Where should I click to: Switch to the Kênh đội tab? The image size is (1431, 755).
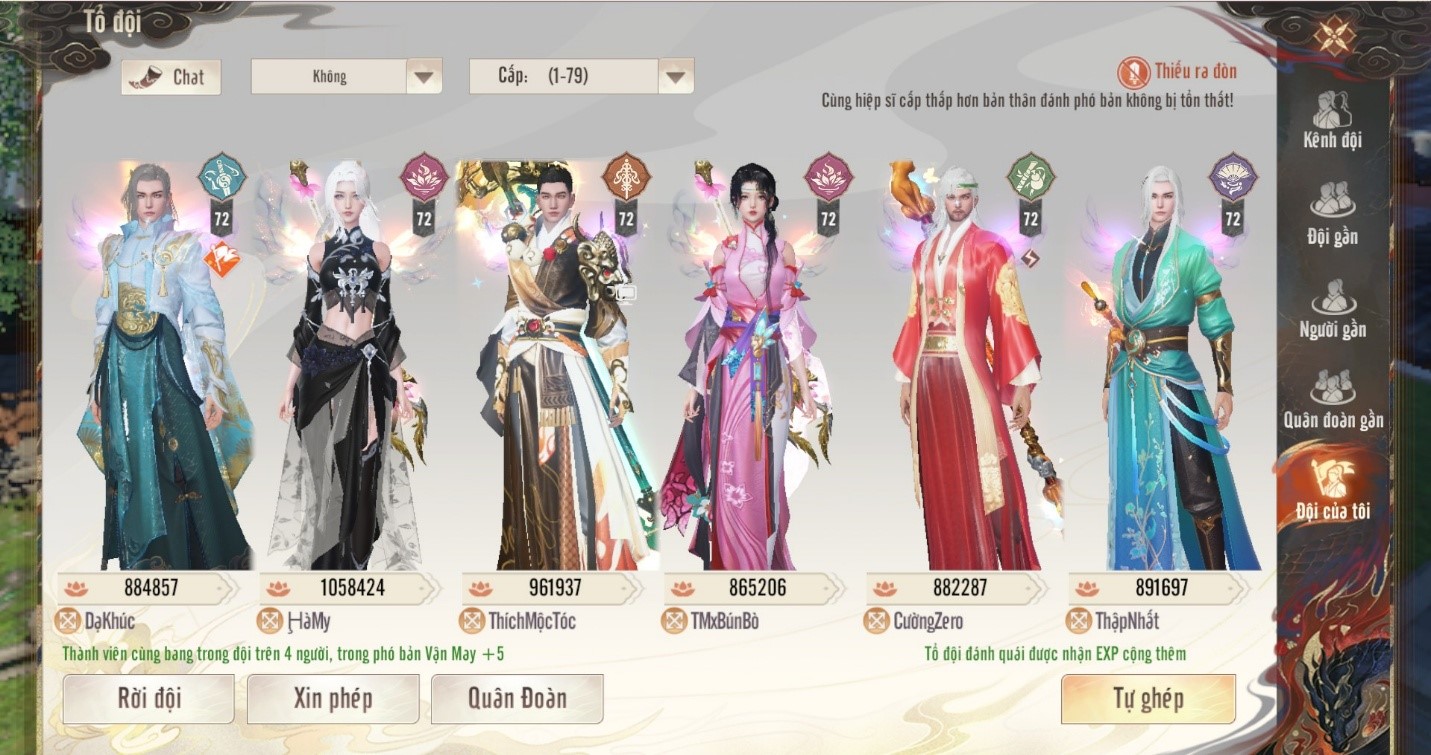tap(1332, 120)
